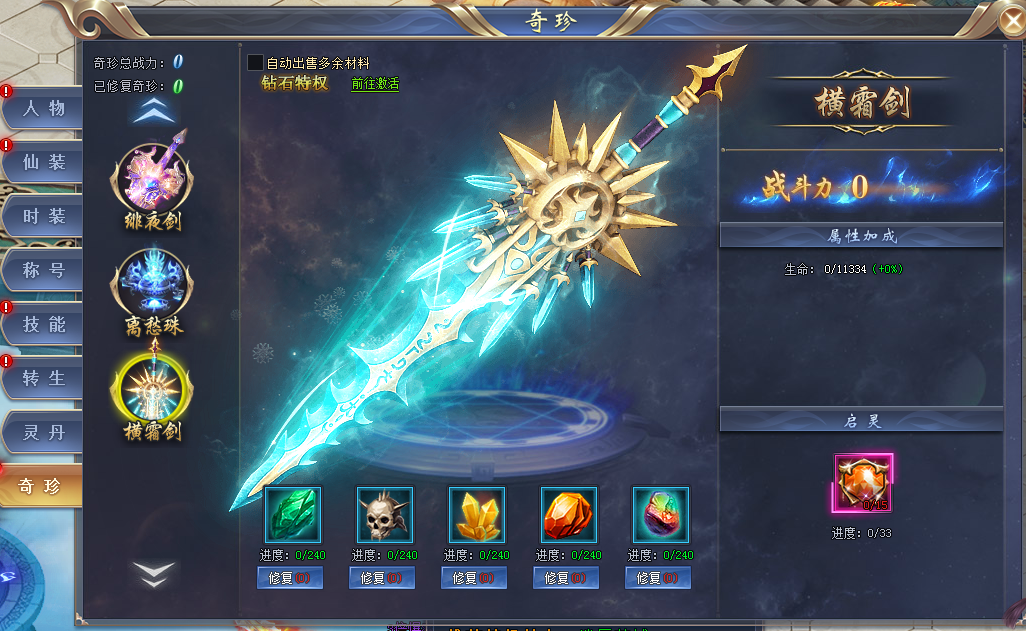This screenshot has width=1026, height=631.
Task: Click the down arrow below treasure list
Action: pos(155,573)
